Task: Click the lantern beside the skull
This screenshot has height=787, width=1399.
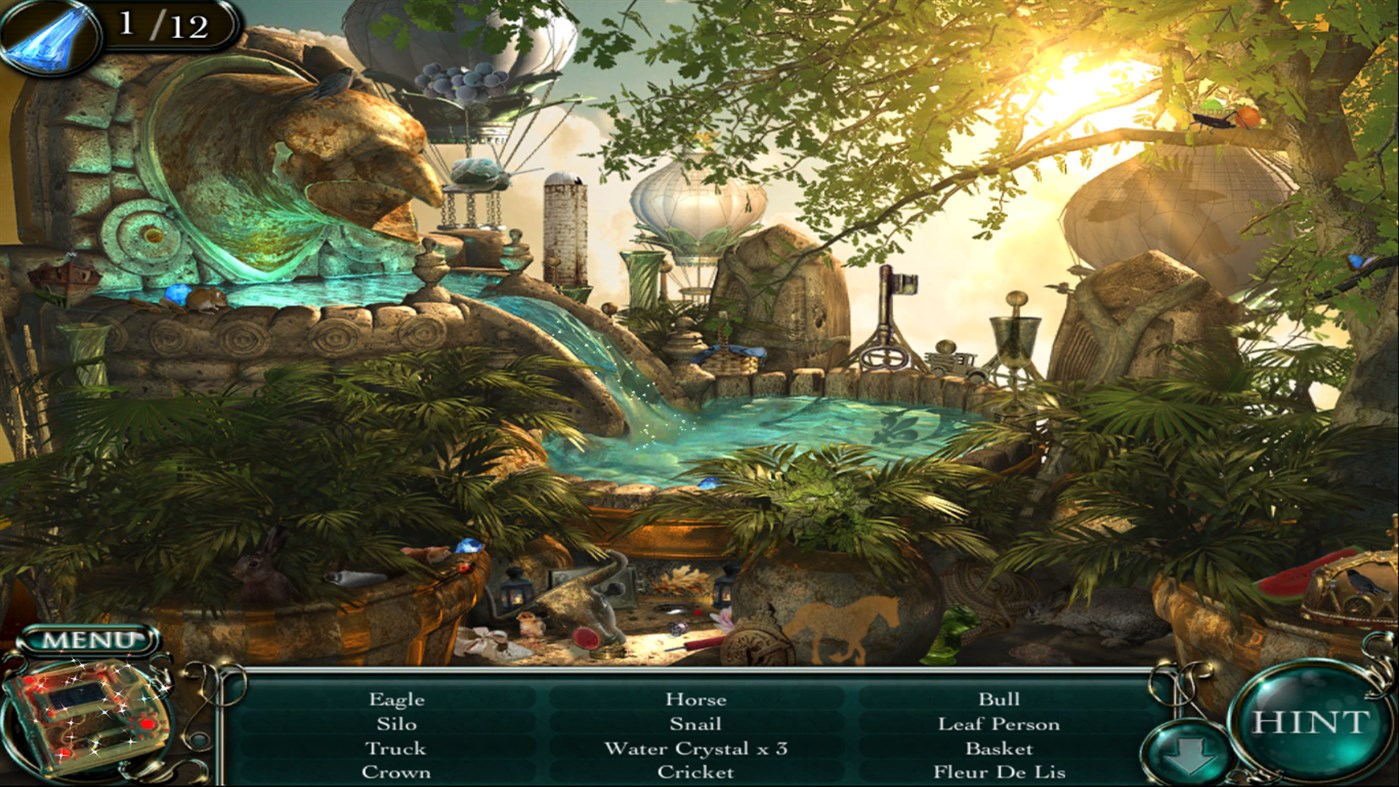Action: click(513, 595)
